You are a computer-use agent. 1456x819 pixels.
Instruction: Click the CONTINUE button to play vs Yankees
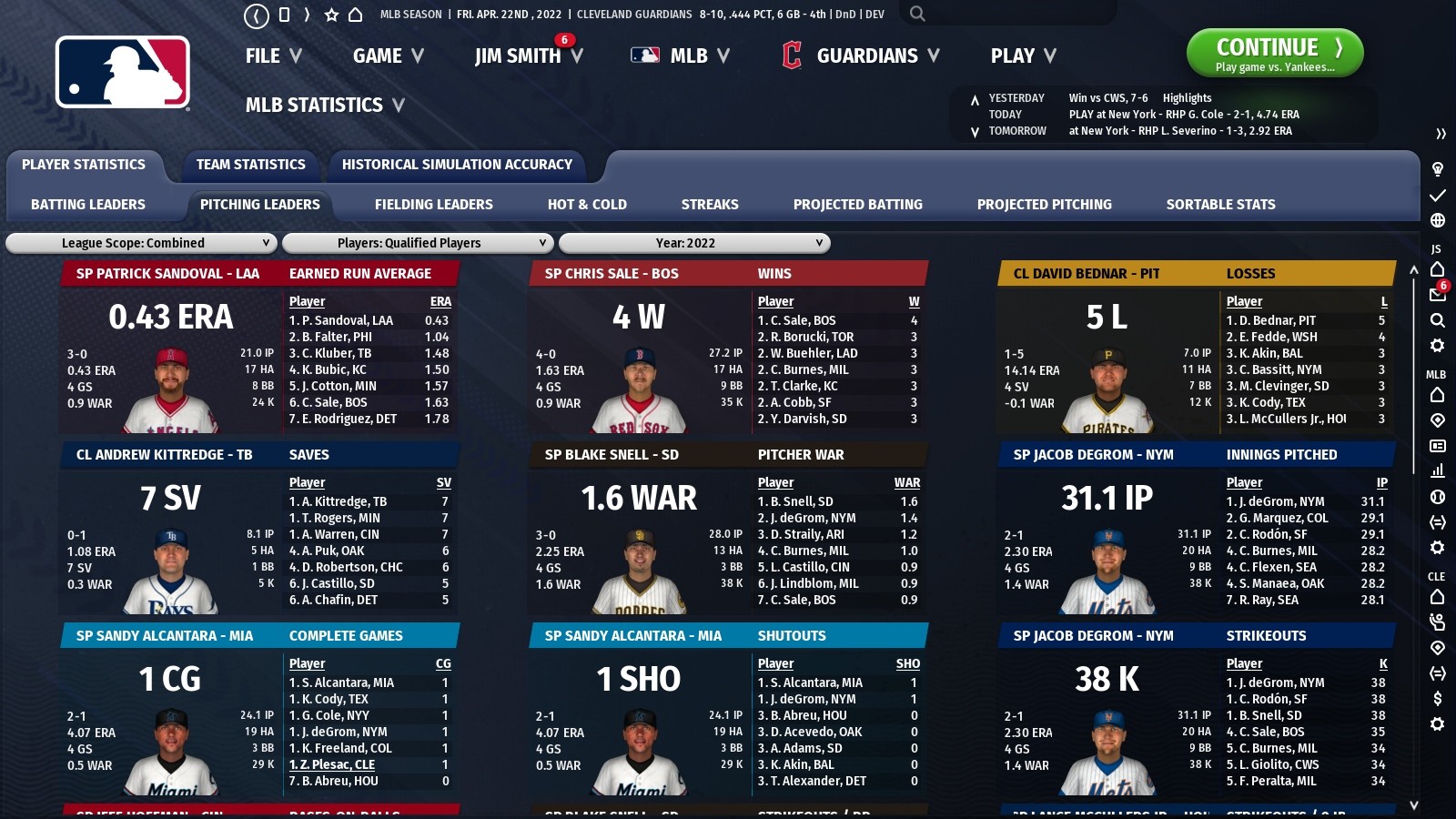[x=1273, y=52]
